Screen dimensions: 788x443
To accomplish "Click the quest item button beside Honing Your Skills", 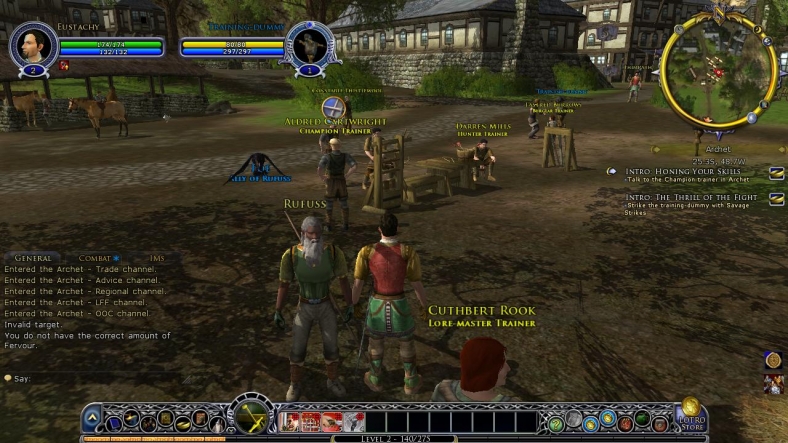I will point(776,173).
